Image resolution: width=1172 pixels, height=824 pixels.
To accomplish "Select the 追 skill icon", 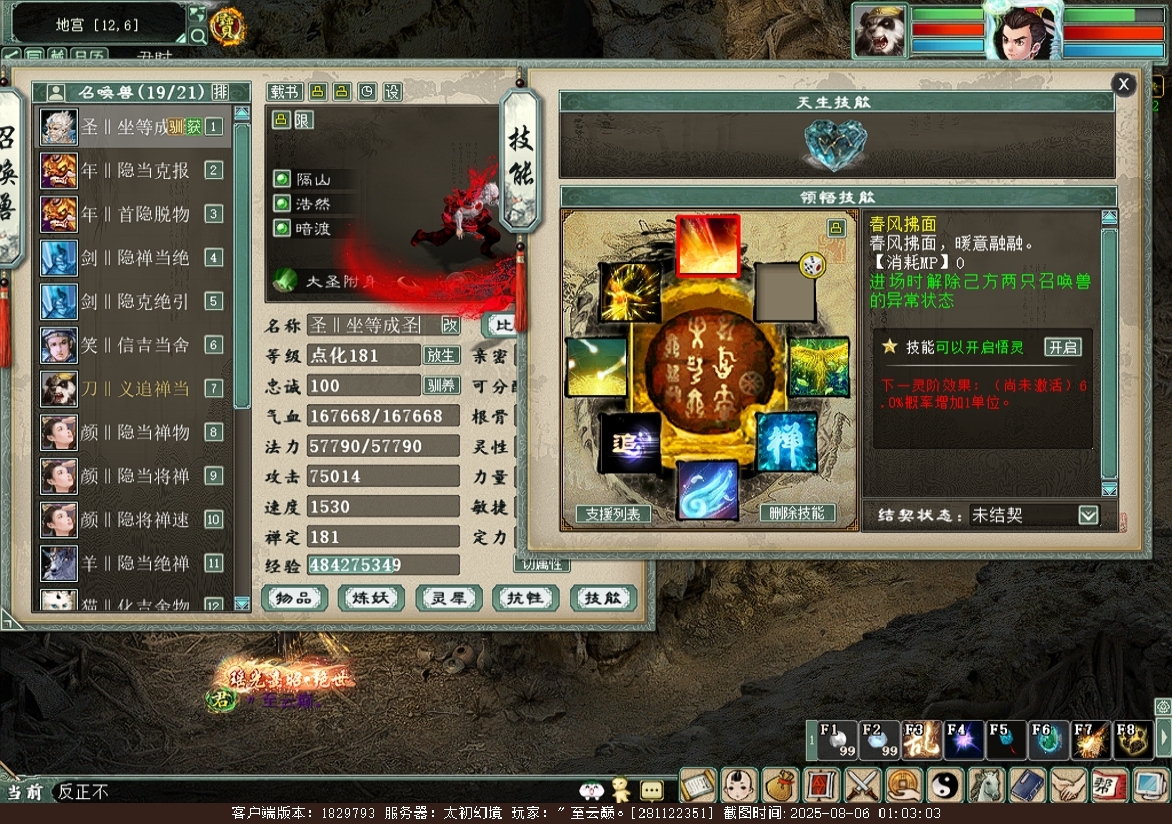I will coord(630,443).
